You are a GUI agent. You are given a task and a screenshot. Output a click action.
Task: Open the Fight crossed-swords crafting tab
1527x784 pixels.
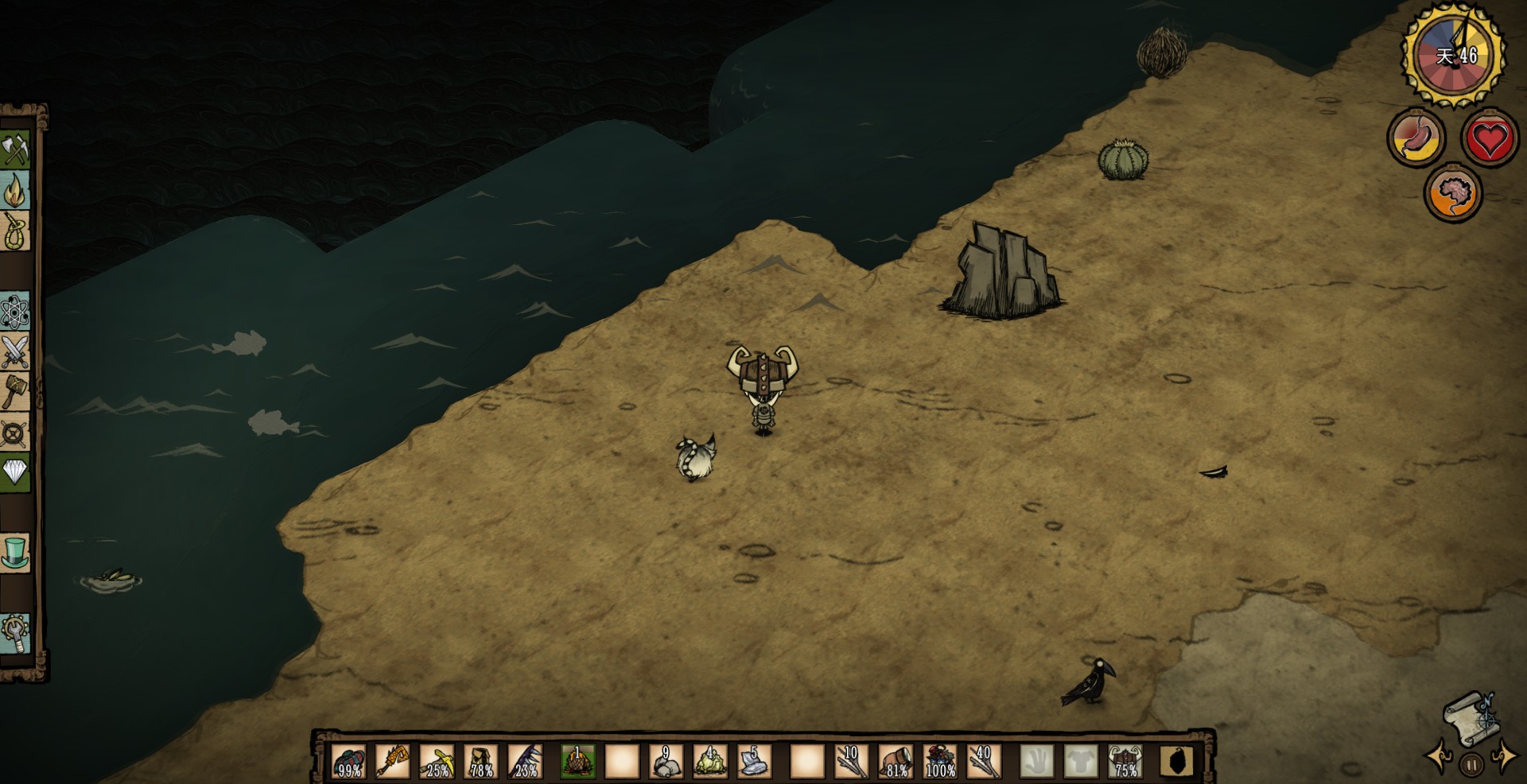[x=15, y=351]
